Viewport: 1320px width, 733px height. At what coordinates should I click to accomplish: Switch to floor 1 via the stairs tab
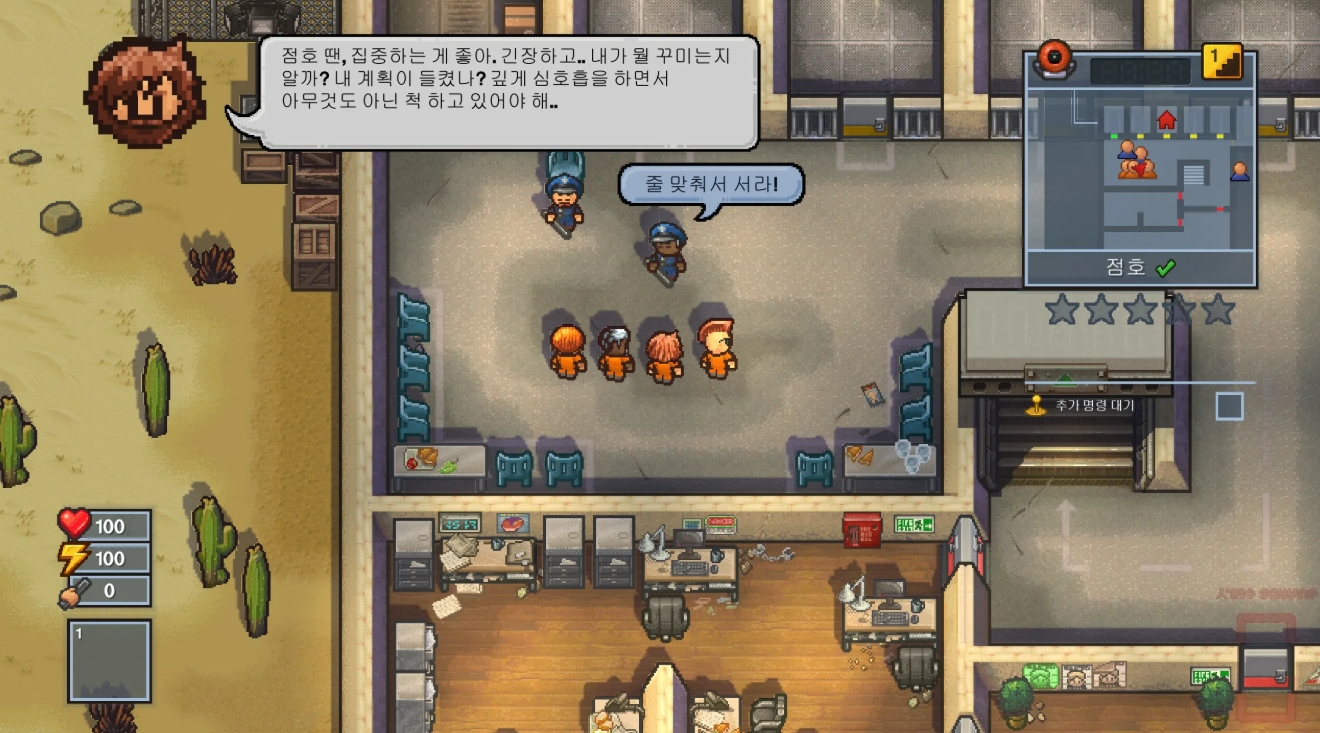click(1221, 60)
